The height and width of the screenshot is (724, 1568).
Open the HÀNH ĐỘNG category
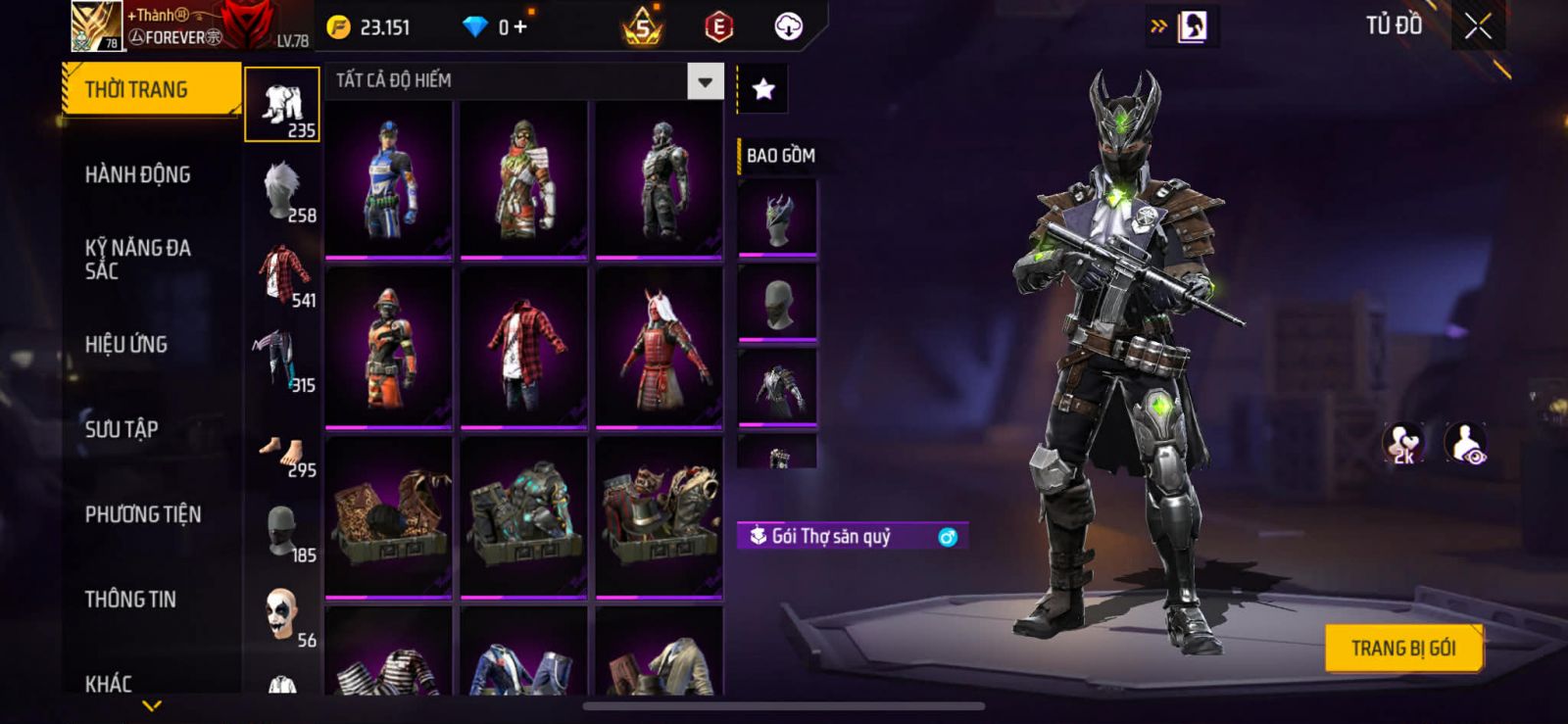click(138, 175)
